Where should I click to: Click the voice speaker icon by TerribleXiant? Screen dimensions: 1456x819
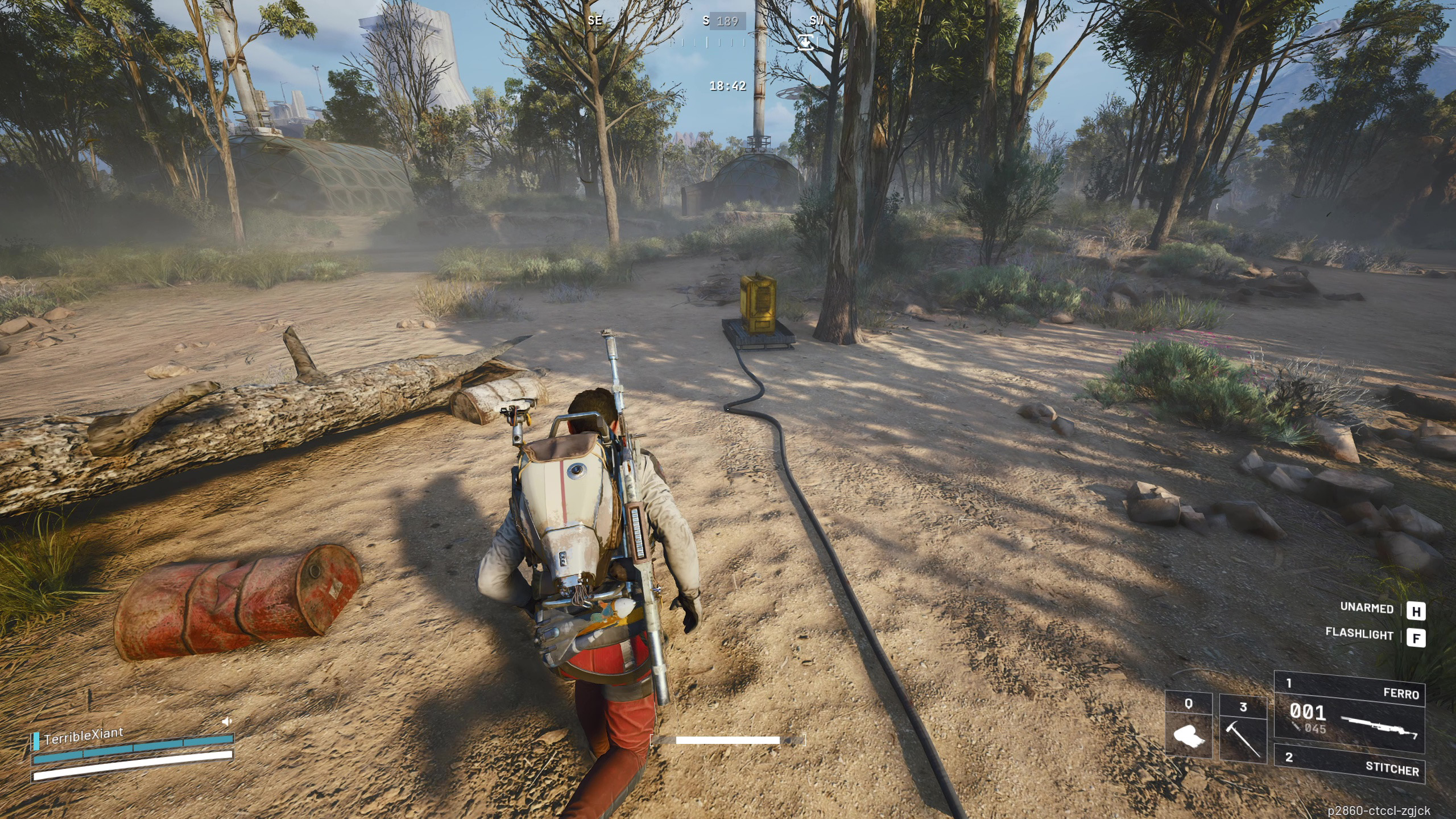(x=227, y=721)
